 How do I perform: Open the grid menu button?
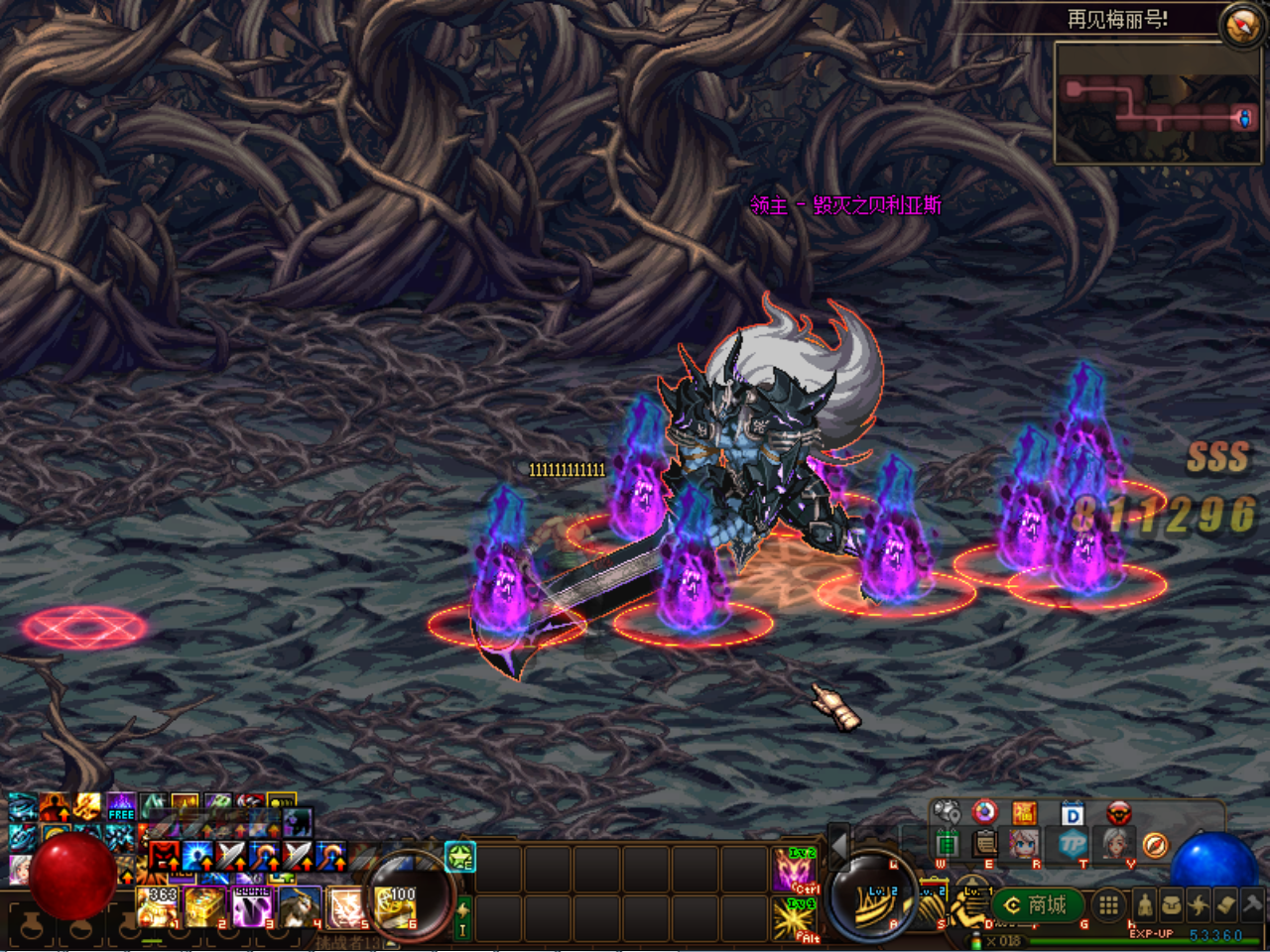1108,904
